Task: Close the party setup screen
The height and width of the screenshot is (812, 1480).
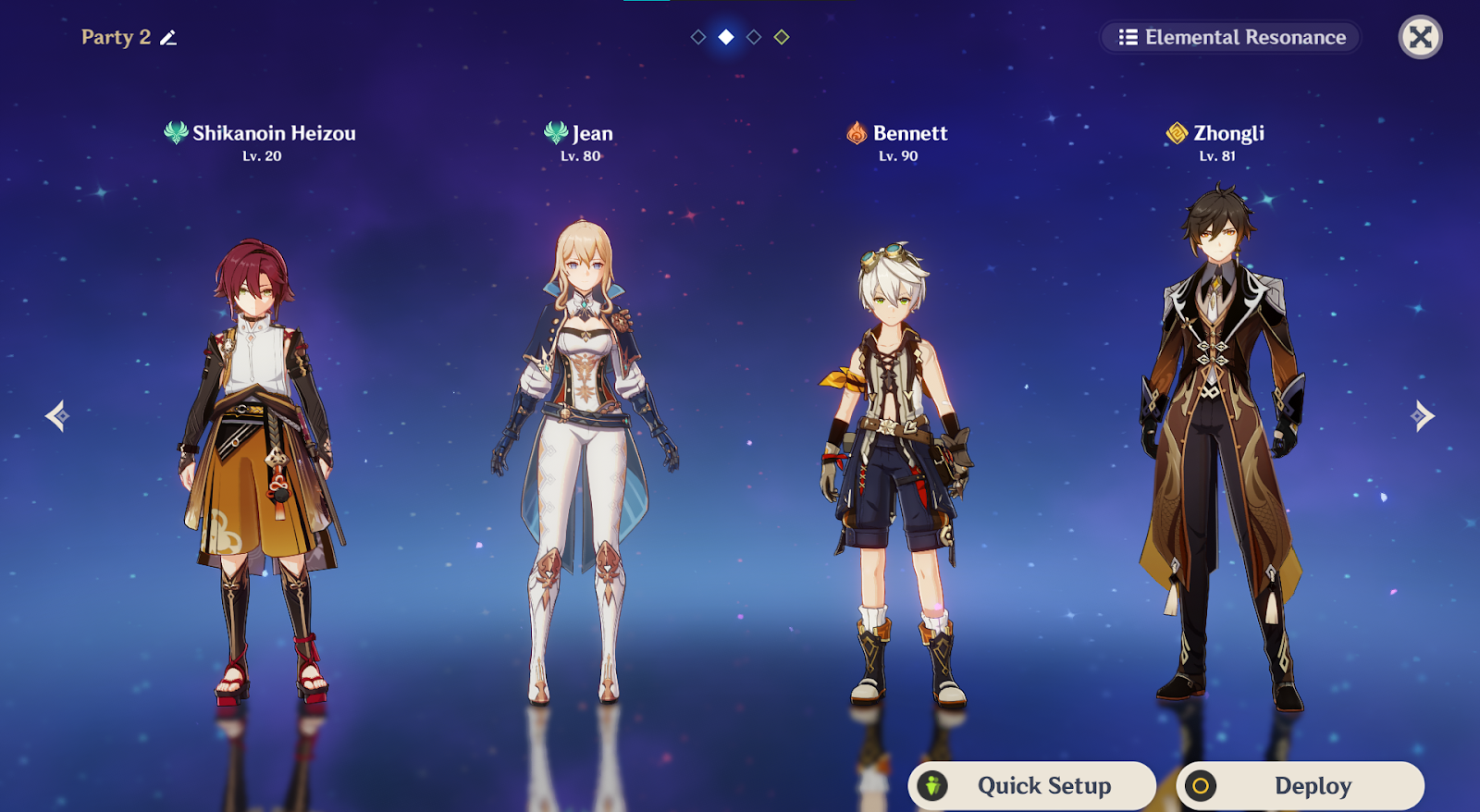Action: click(x=1420, y=38)
